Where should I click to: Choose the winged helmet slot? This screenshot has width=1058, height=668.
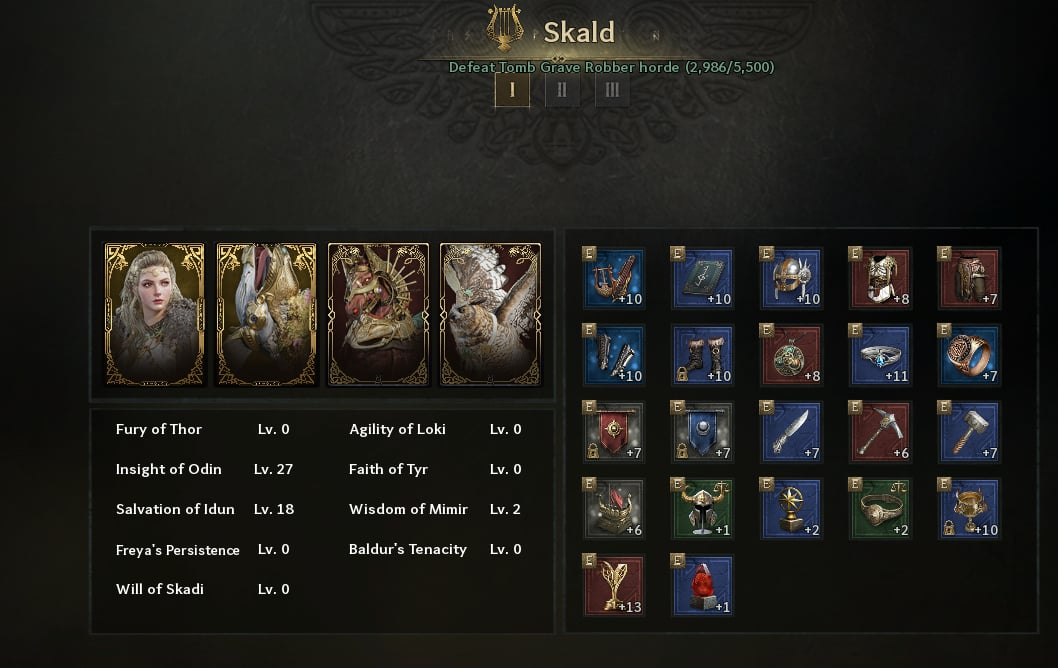click(x=791, y=278)
